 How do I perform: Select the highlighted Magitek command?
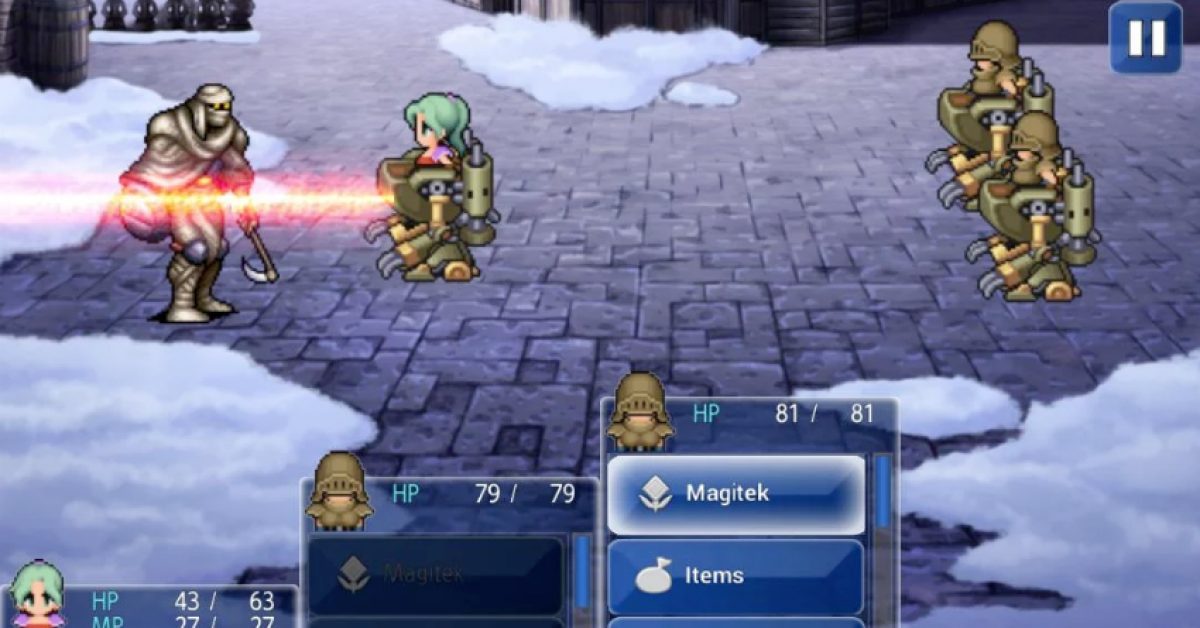(x=736, y=494)
